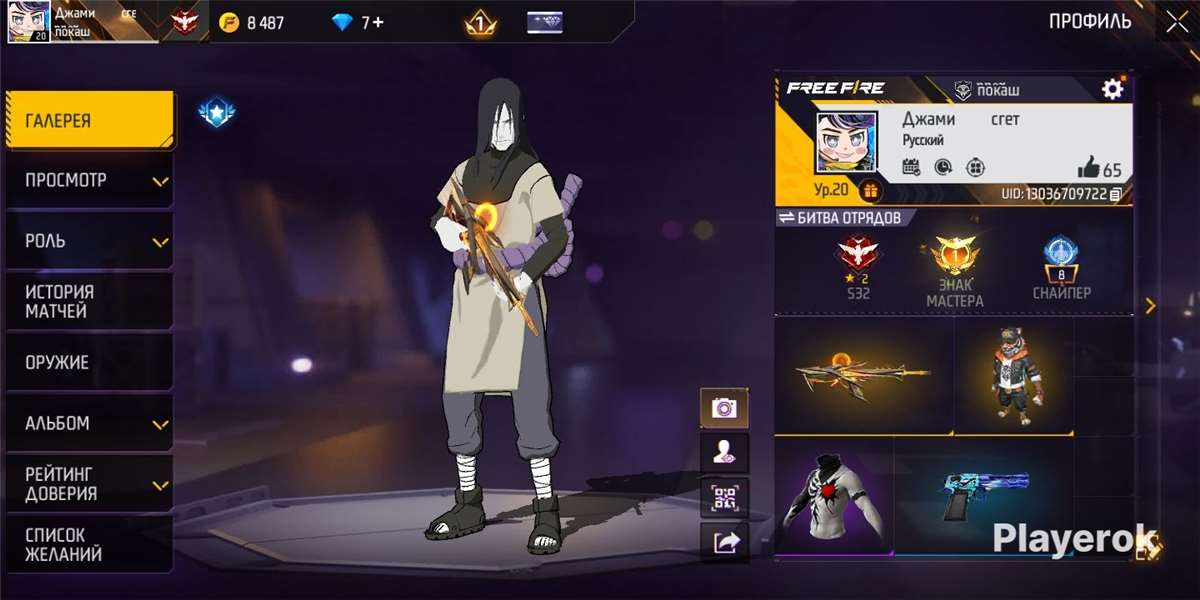The width and height of the screenshot is (1200, 600).
Task: Open profile settings gear icon
Action: (x=1112, y=89)
